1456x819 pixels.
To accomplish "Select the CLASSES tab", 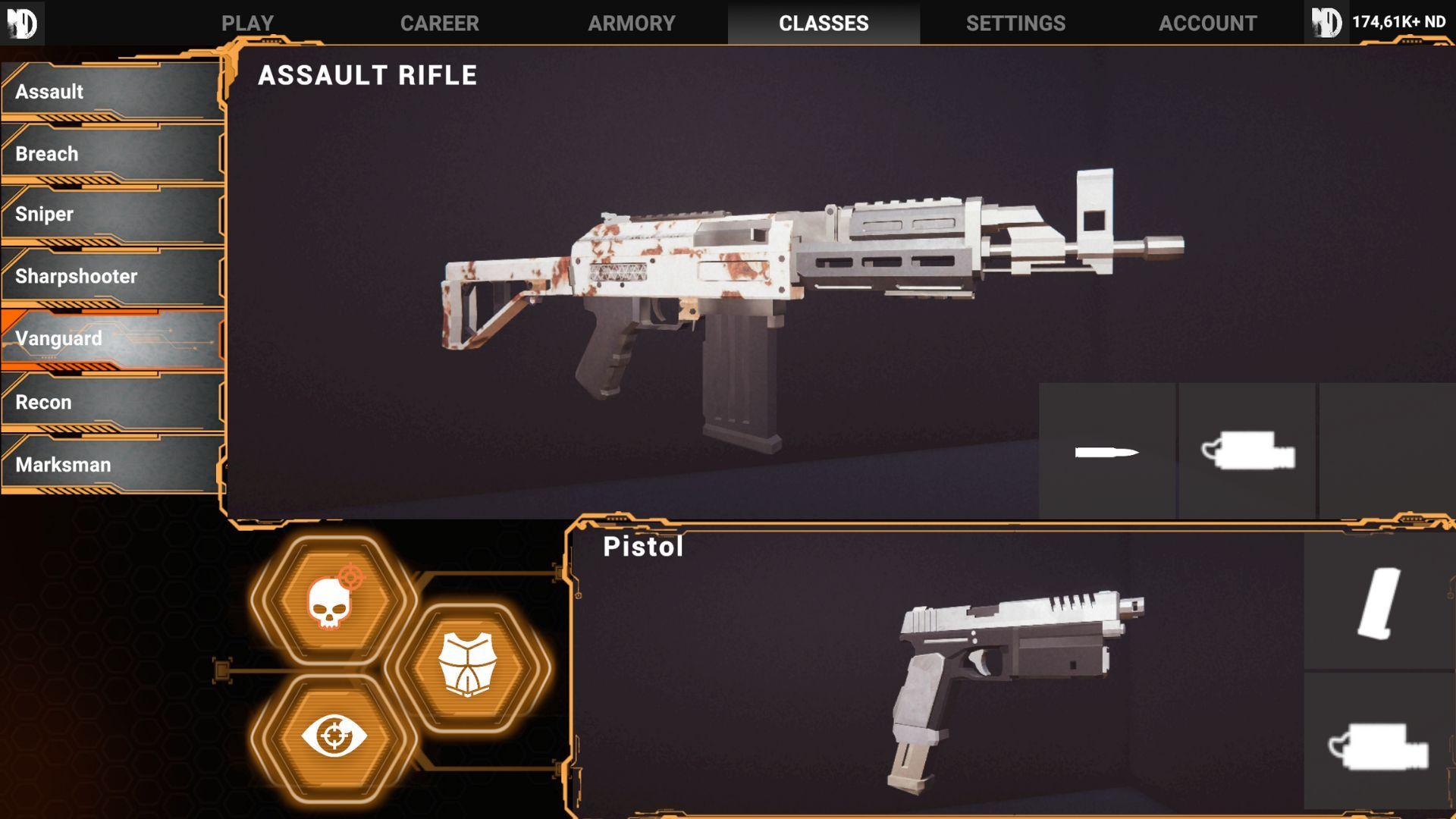I will pyautogui.click(x=824, y=23).
